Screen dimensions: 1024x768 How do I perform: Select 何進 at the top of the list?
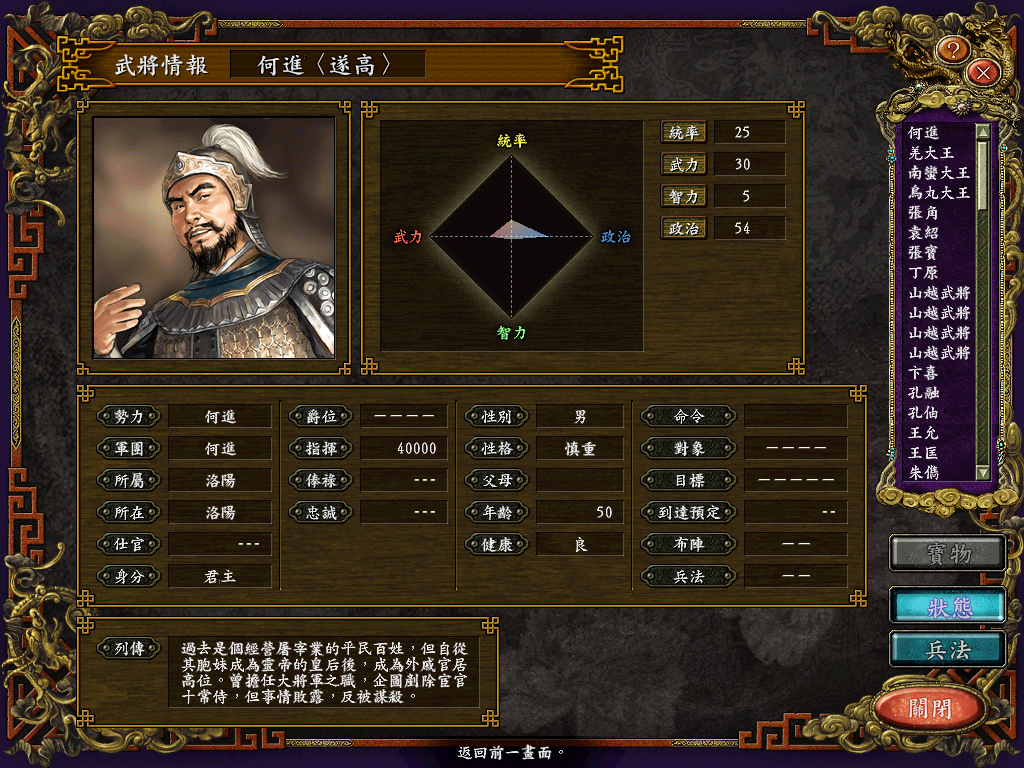pyautogui.click(x=923, y=133)
